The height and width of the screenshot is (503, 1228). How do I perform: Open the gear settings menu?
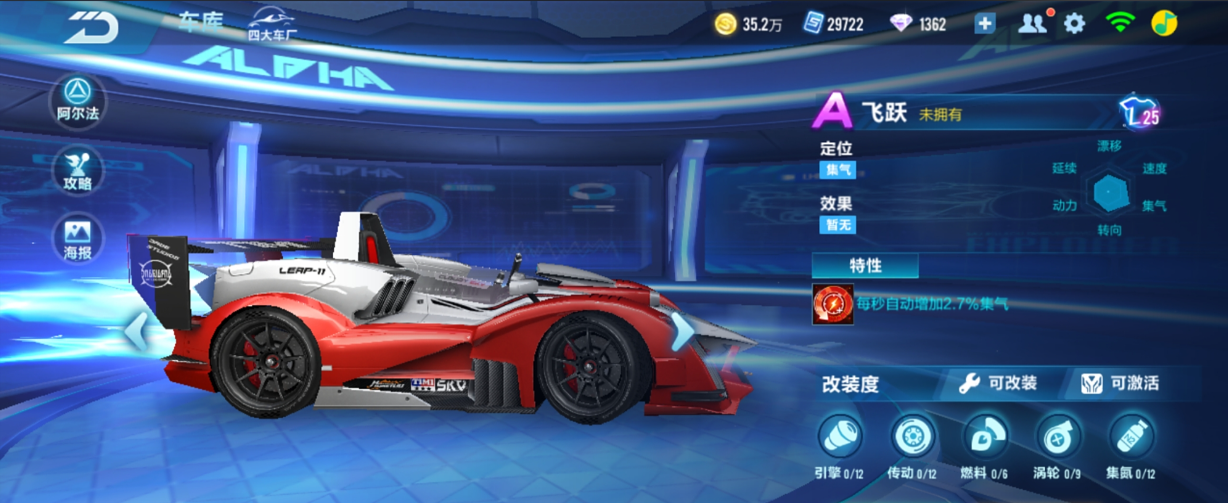coord(1074,23)
